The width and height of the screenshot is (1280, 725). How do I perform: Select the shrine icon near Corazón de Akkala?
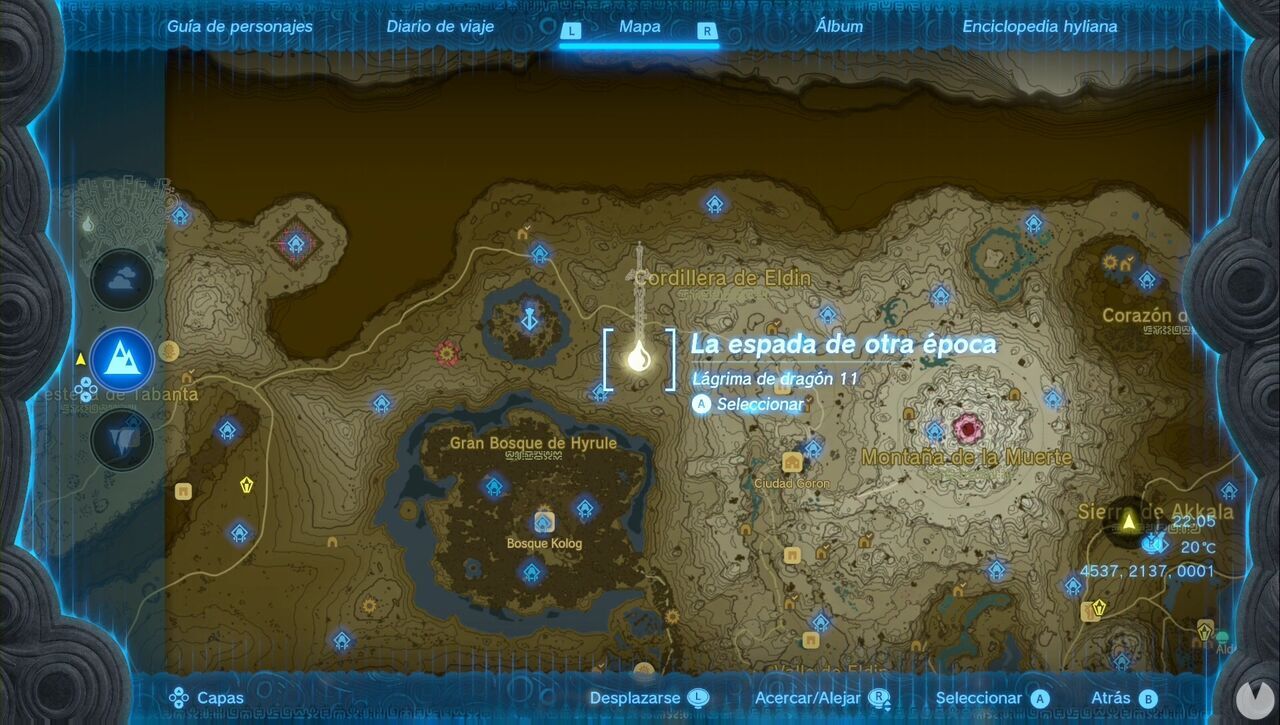(x=1147, y=278)
